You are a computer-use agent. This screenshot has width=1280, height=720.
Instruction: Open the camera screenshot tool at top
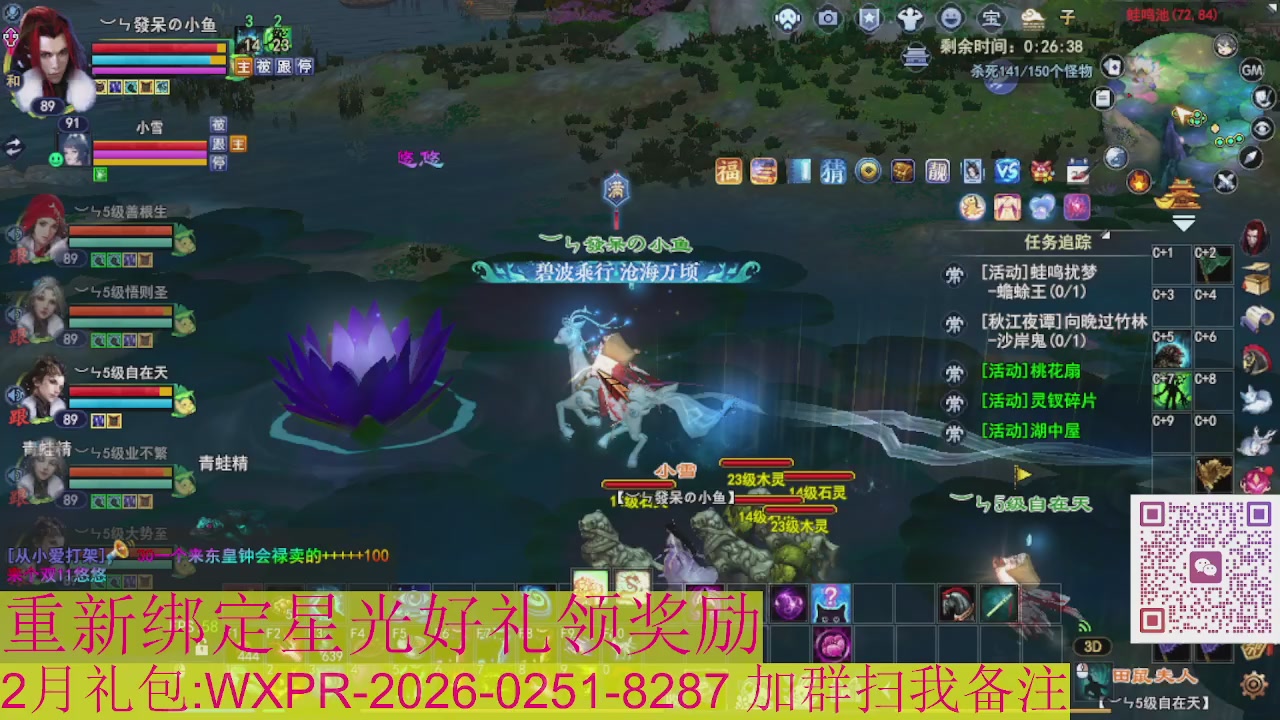(x=827, y=17)
